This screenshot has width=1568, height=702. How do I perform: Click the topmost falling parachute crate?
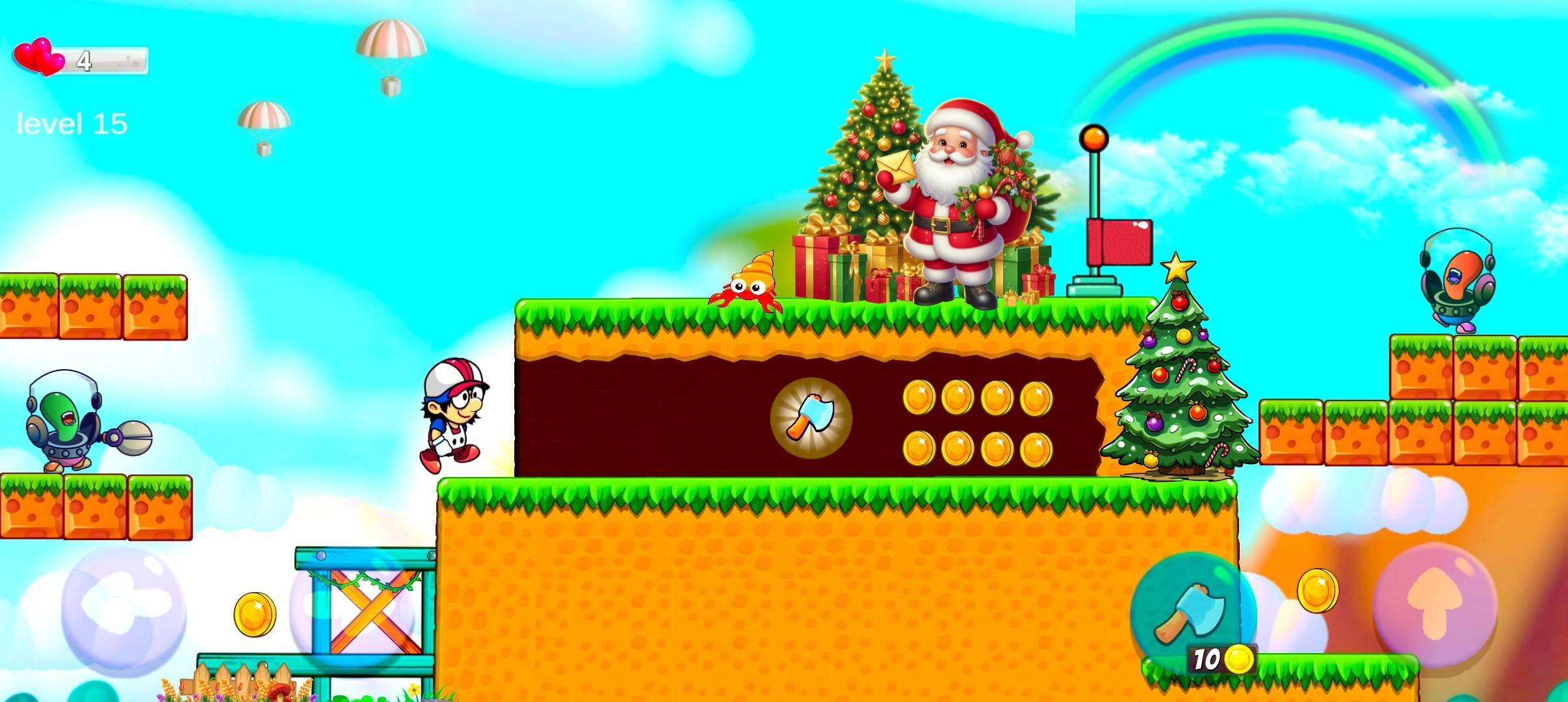coord(390,40)
